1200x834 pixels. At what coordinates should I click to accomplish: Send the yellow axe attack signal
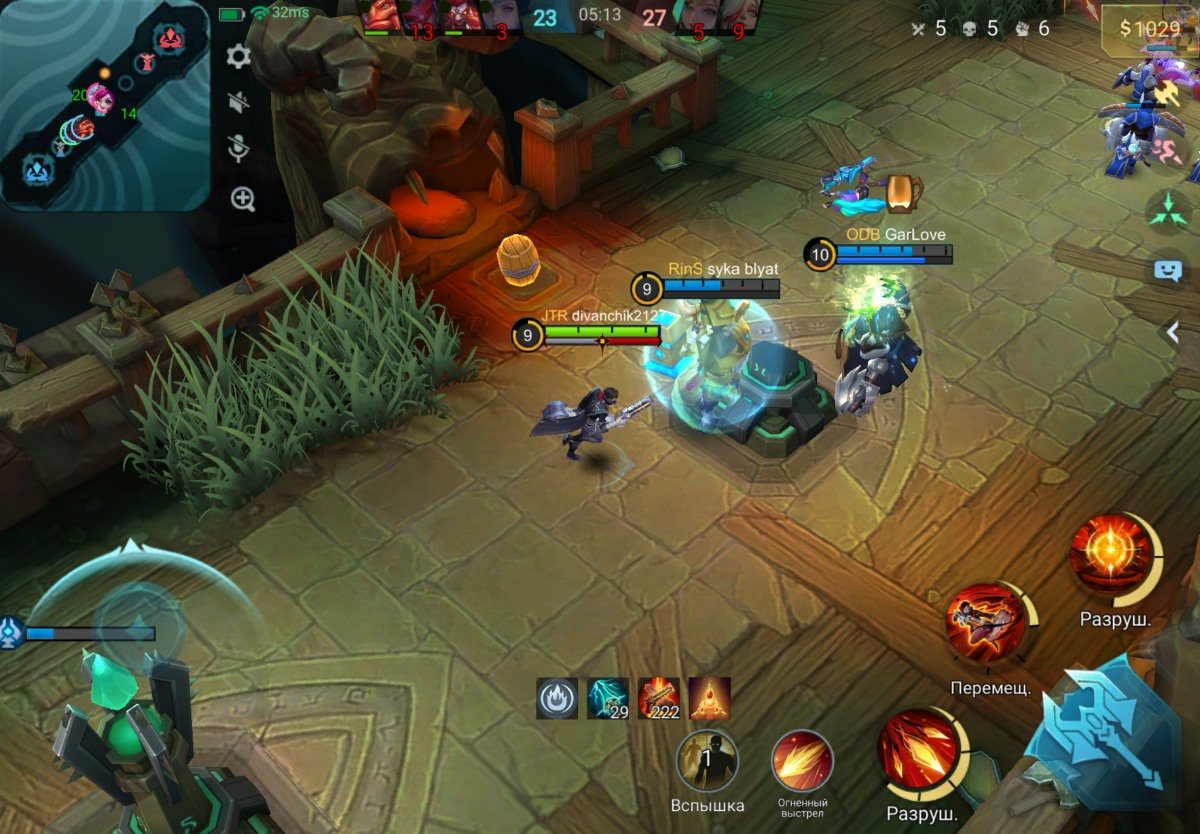1167,92
